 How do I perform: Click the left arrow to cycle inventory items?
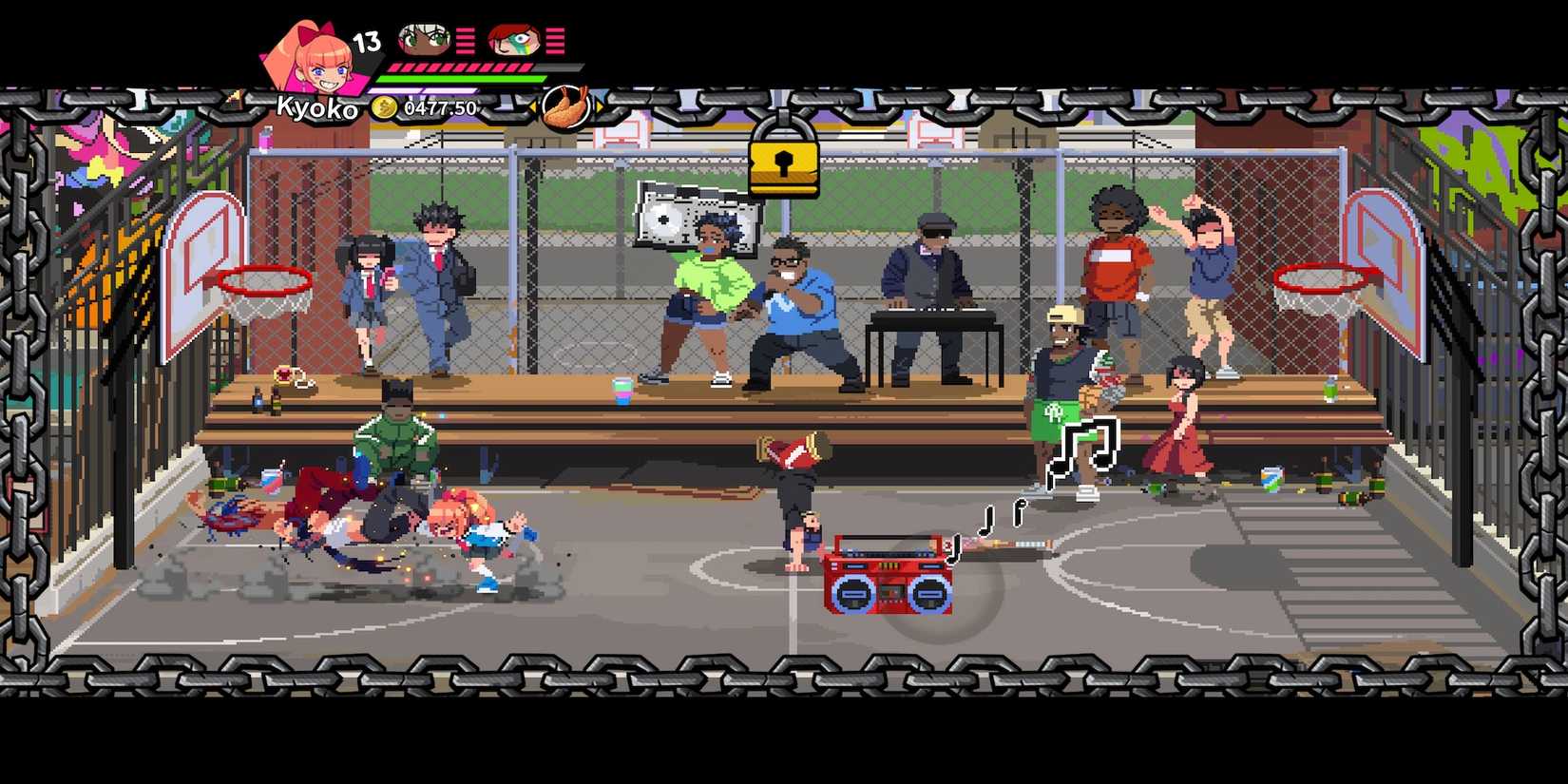pos(533,105)
